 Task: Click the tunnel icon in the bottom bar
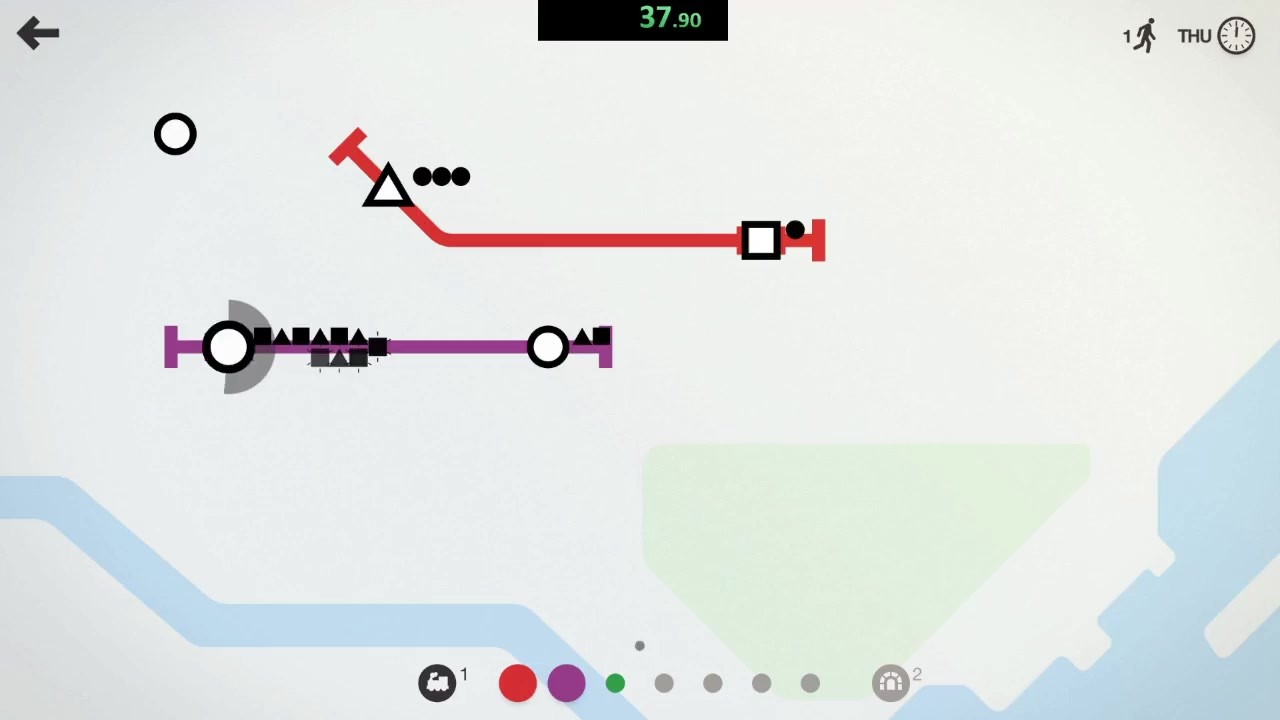(x=890, y=683)
